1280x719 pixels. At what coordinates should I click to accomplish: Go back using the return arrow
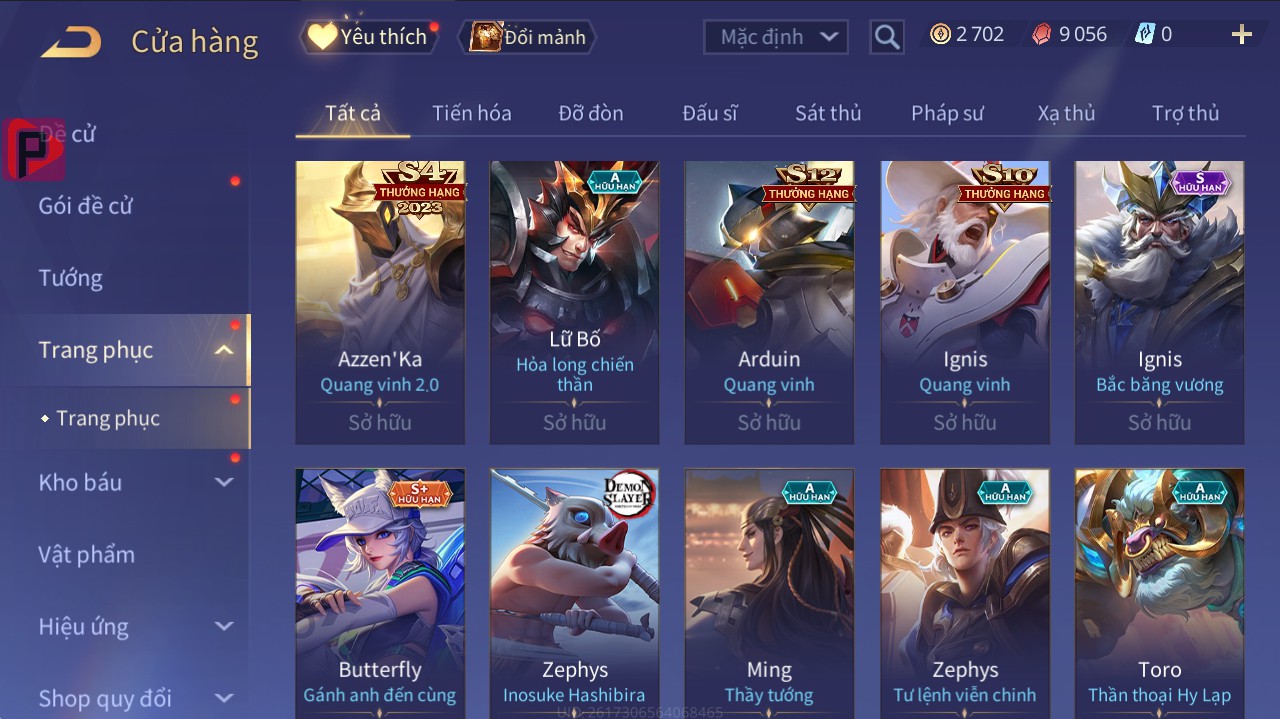[x=71, y=41]
